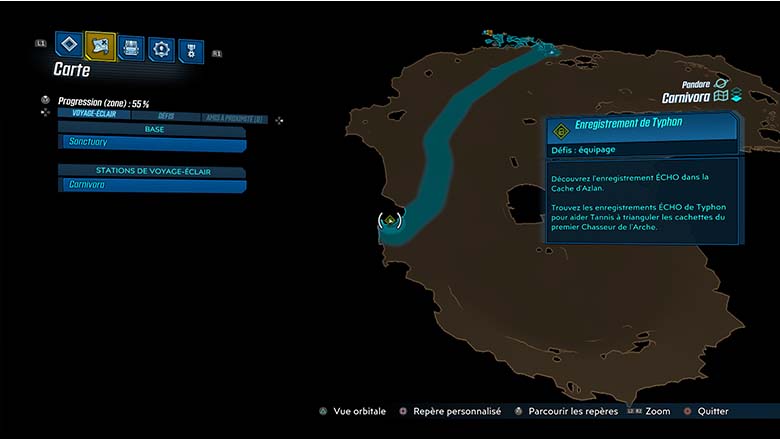This screenshot has height=439, width=780.
Task: Choose the Carnivora fast-travel station
Action: click(152, 185)
